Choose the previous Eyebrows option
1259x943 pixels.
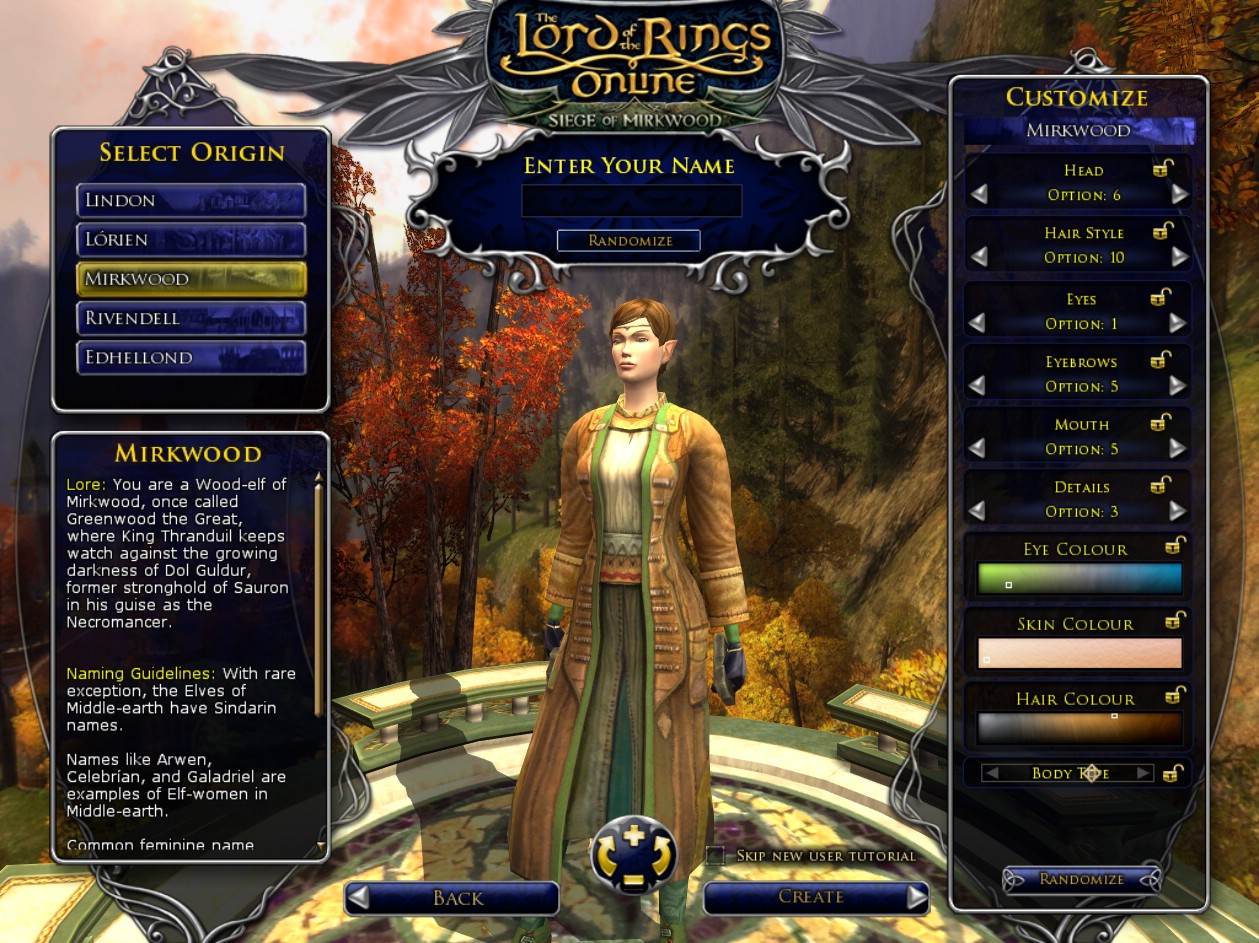(978, 386)
